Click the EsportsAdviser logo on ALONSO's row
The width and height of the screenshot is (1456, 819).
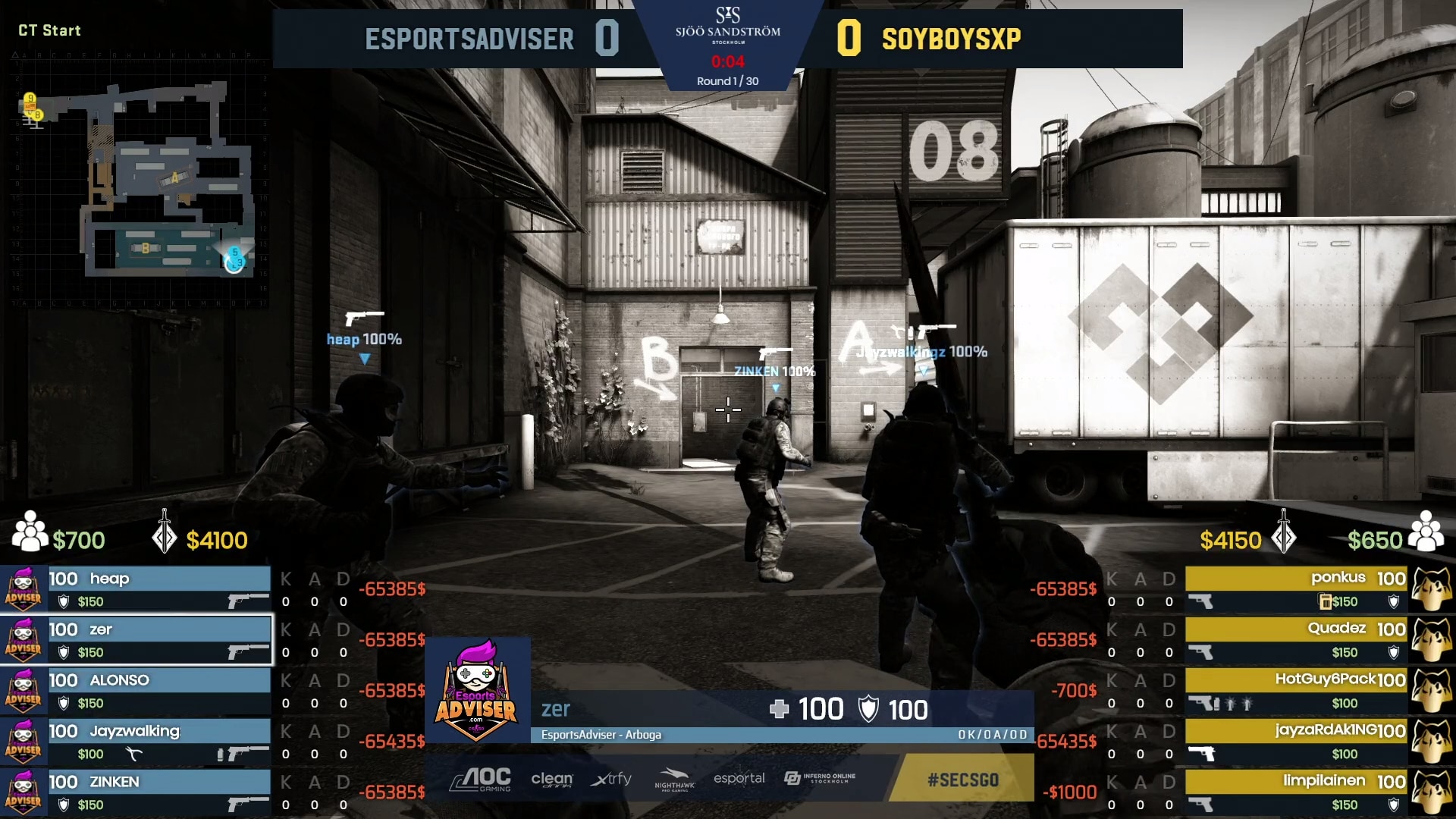coord(24,690)
